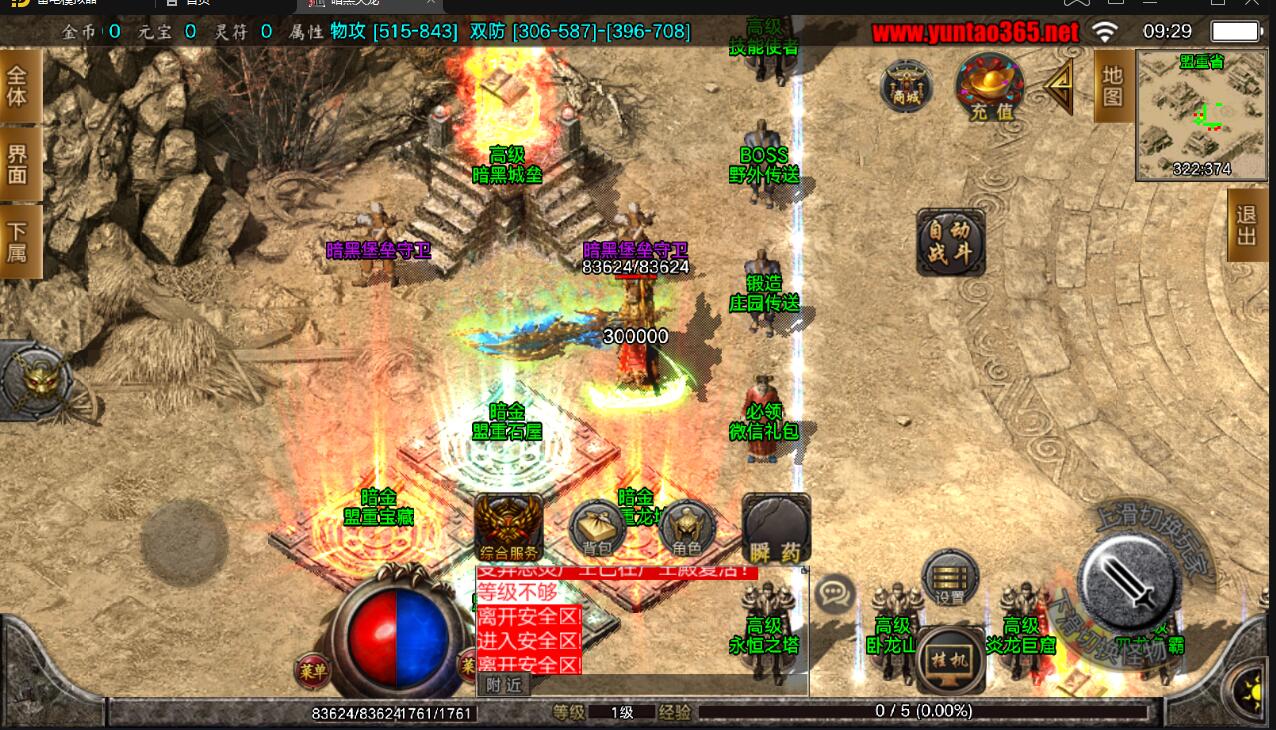
Task: Click the minimap
Action: [1199, 115]
